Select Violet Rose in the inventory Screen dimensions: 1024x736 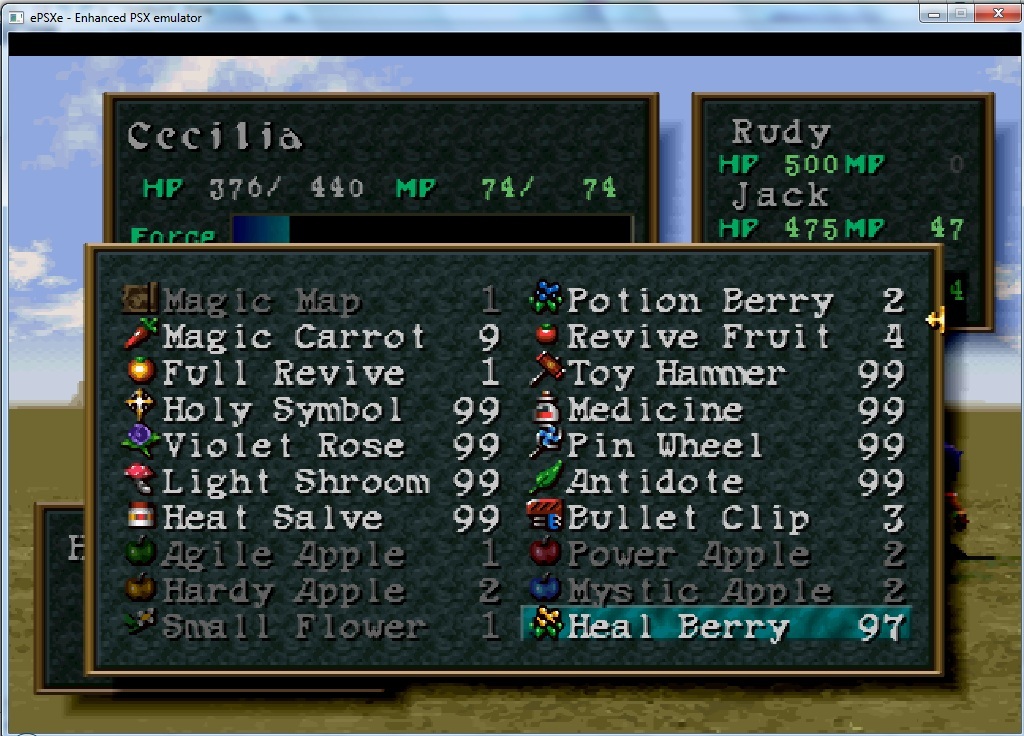tap(283, 446)
